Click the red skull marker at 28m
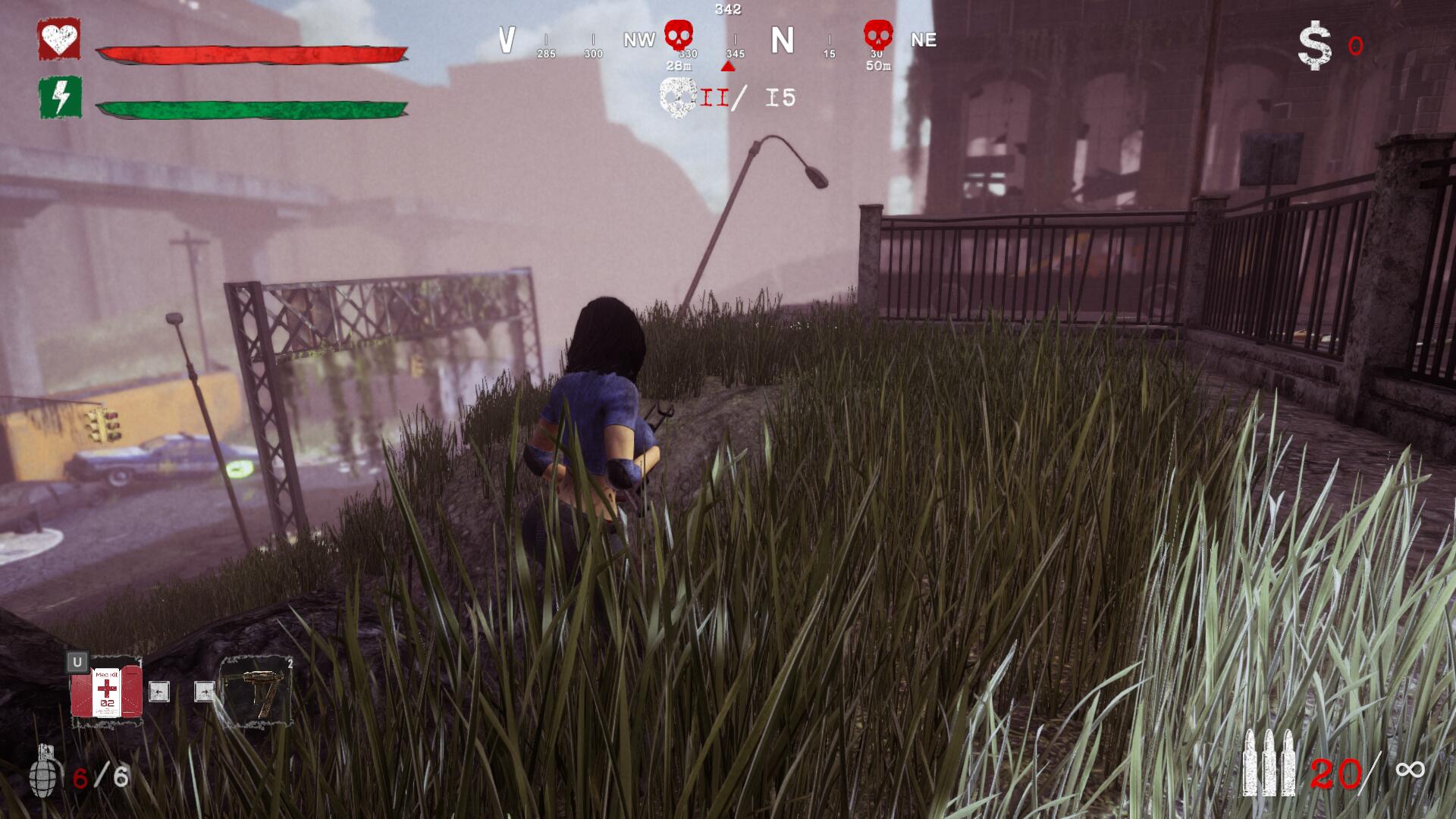1456x819 pixels. 679,36
